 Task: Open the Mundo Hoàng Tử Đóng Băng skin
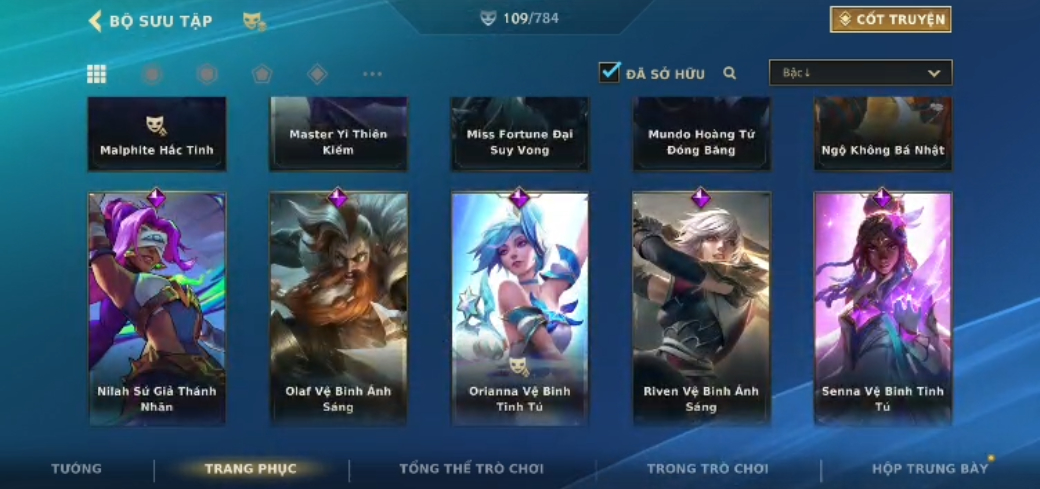pos(701,134)
